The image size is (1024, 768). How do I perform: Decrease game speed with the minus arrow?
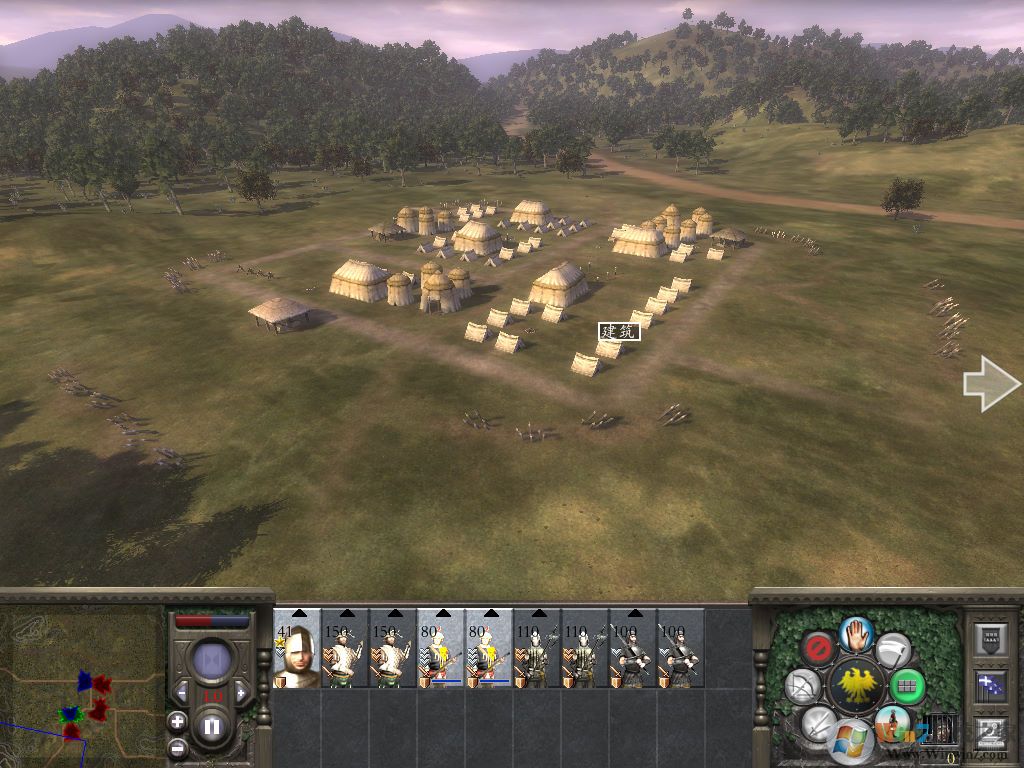183,694
